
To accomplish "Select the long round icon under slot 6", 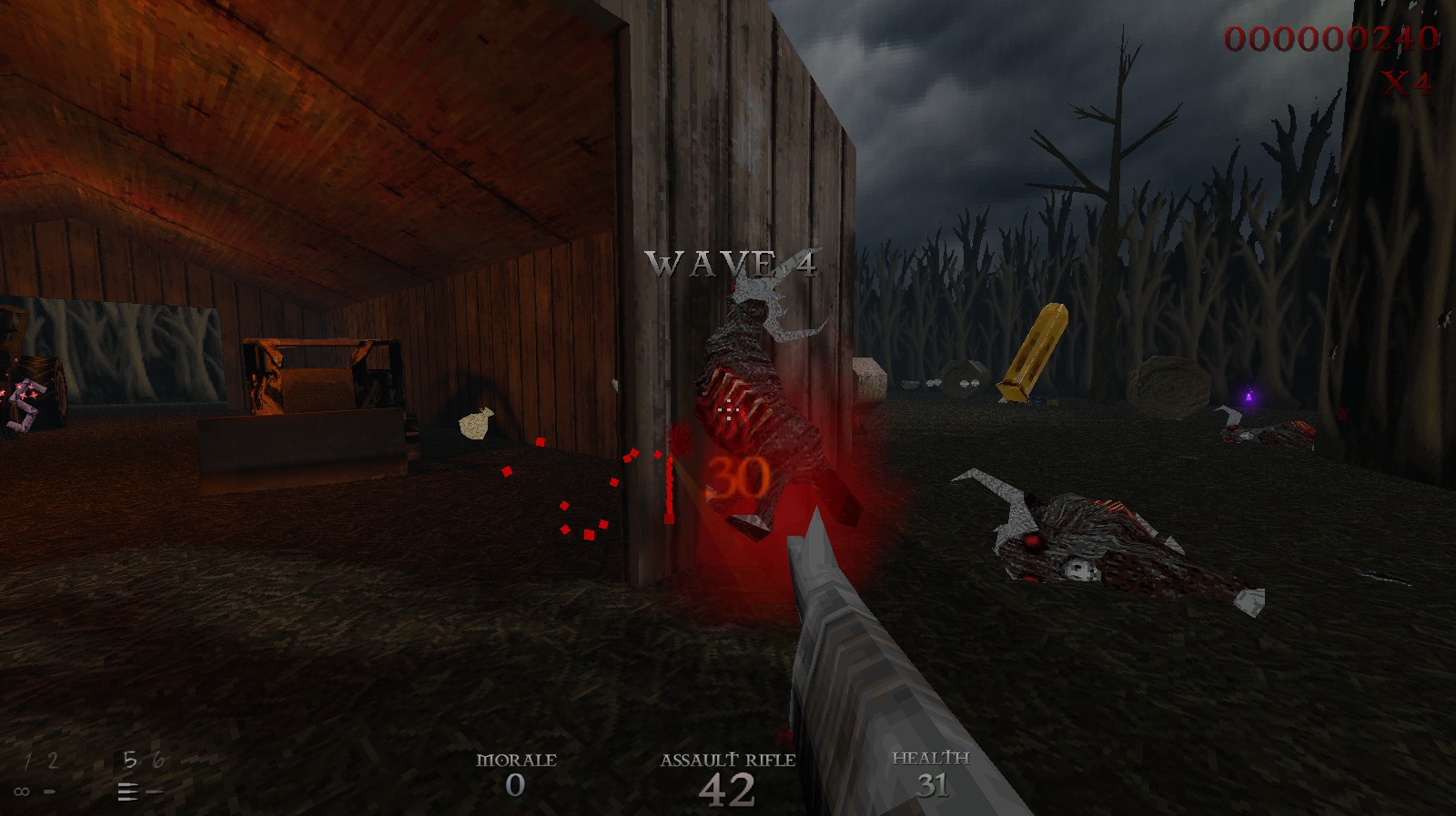I will (156, 791).
